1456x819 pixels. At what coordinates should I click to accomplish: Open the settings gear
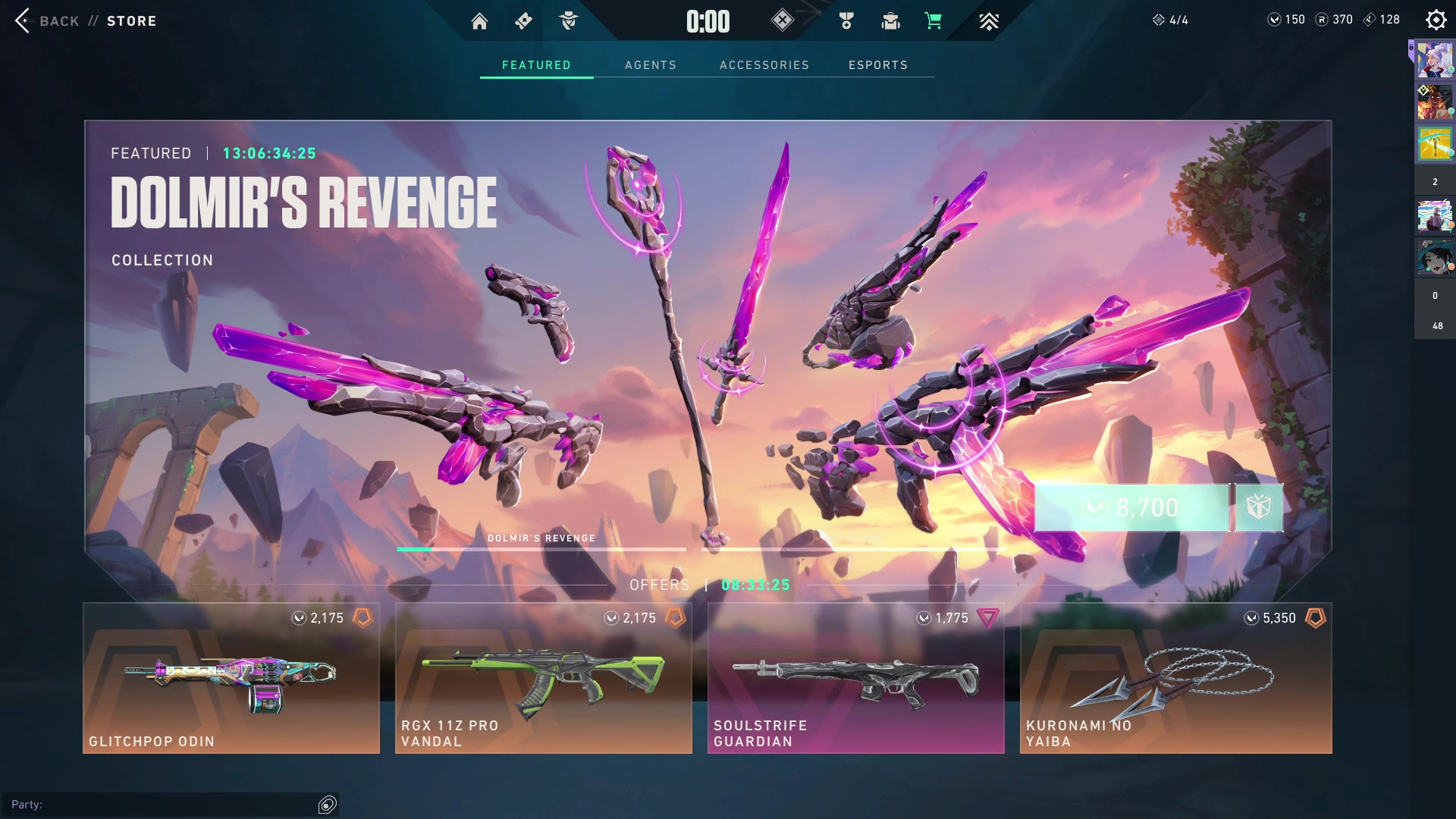pyautogui.click(x=1436, y=20)
